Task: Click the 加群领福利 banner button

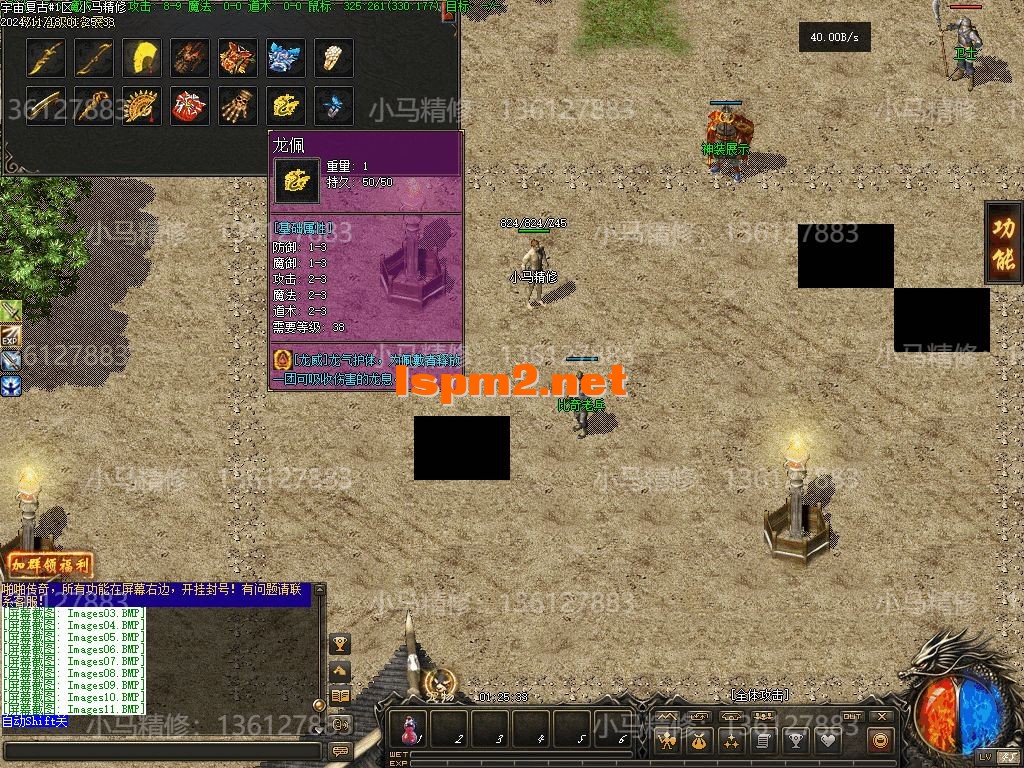Action: (x=50, y=565)
